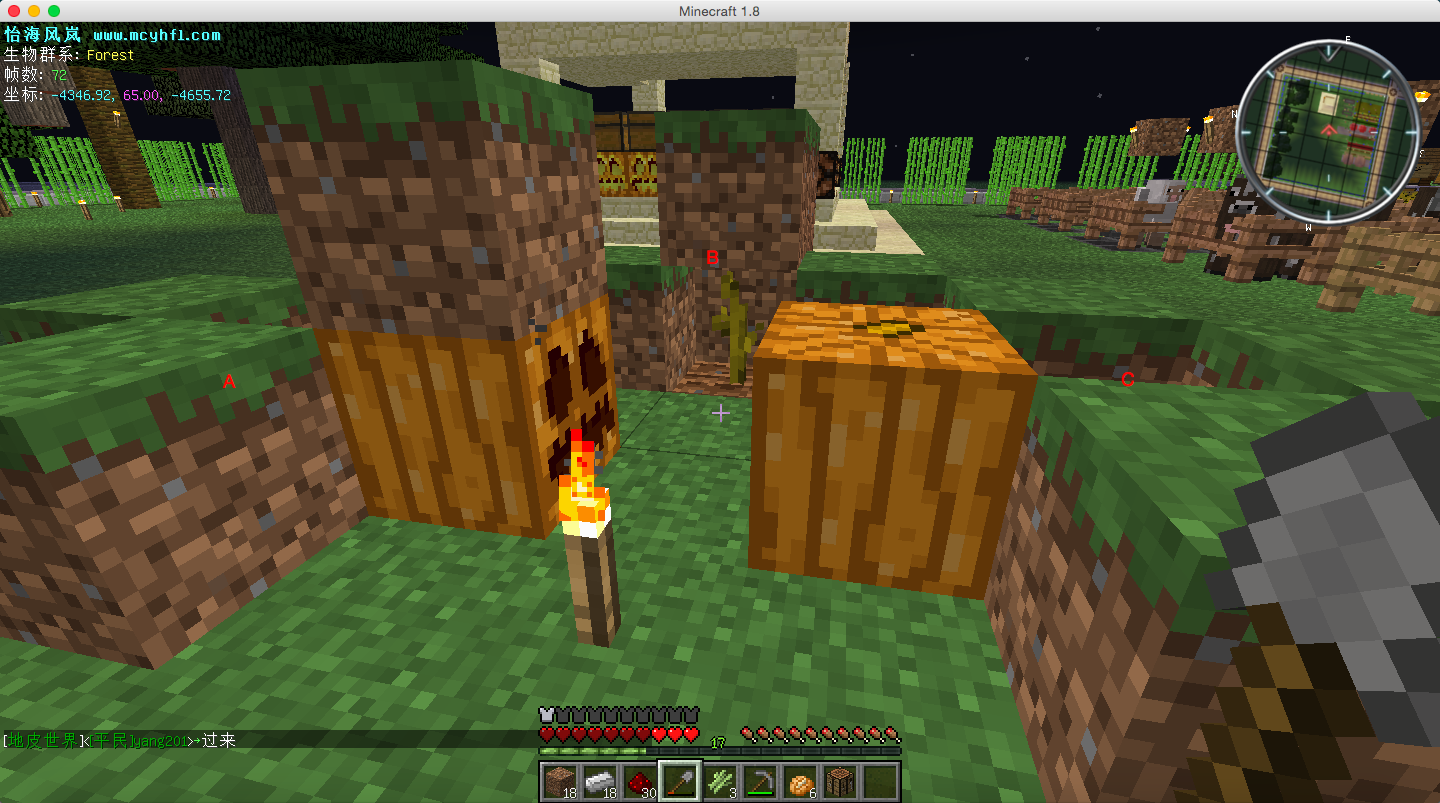Screen dimensions: 1440x803
Task: Choose the redstone dust hotbar slot
Action: 639,781
